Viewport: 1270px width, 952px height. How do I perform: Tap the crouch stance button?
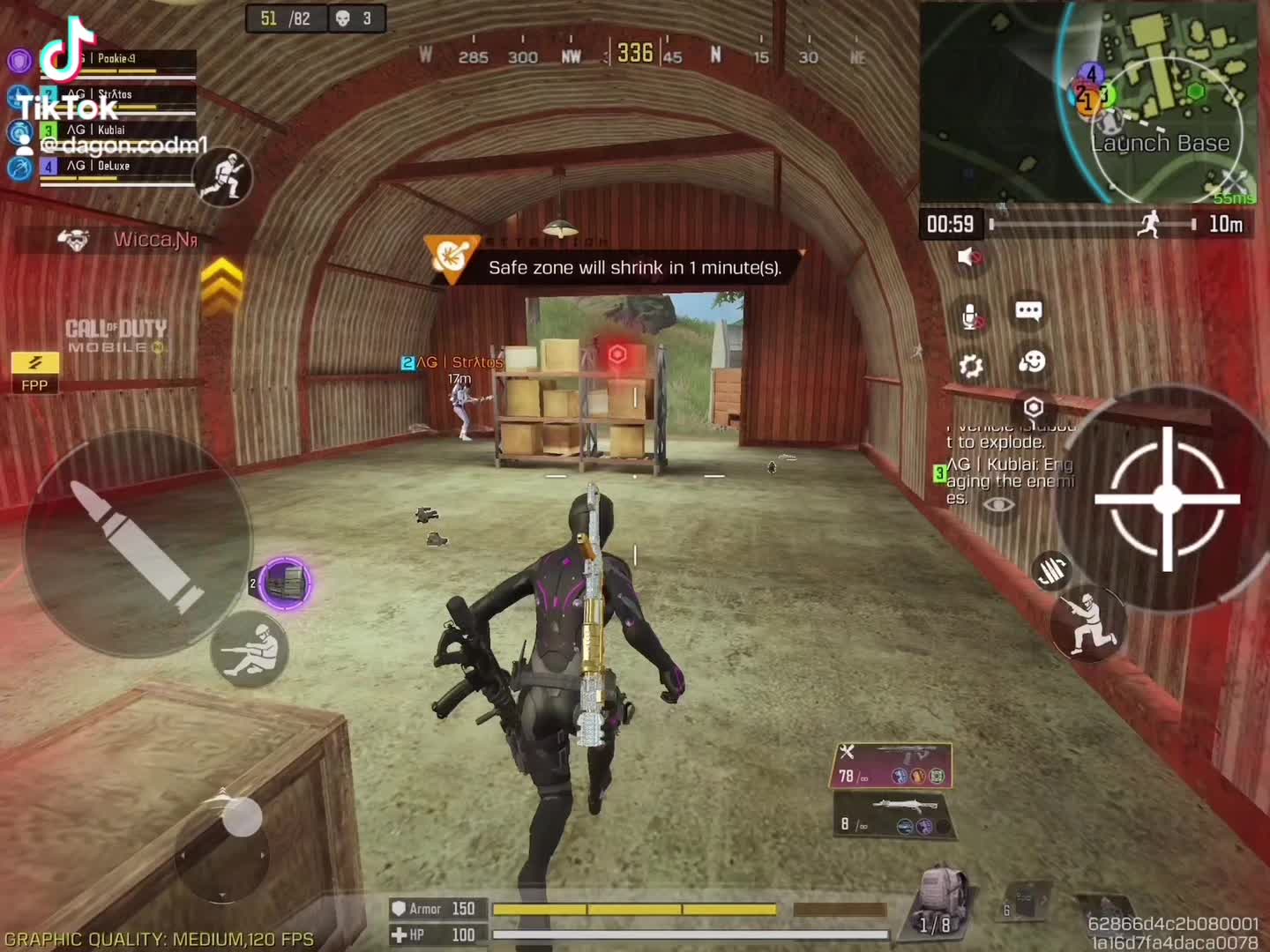(1087, 622)
